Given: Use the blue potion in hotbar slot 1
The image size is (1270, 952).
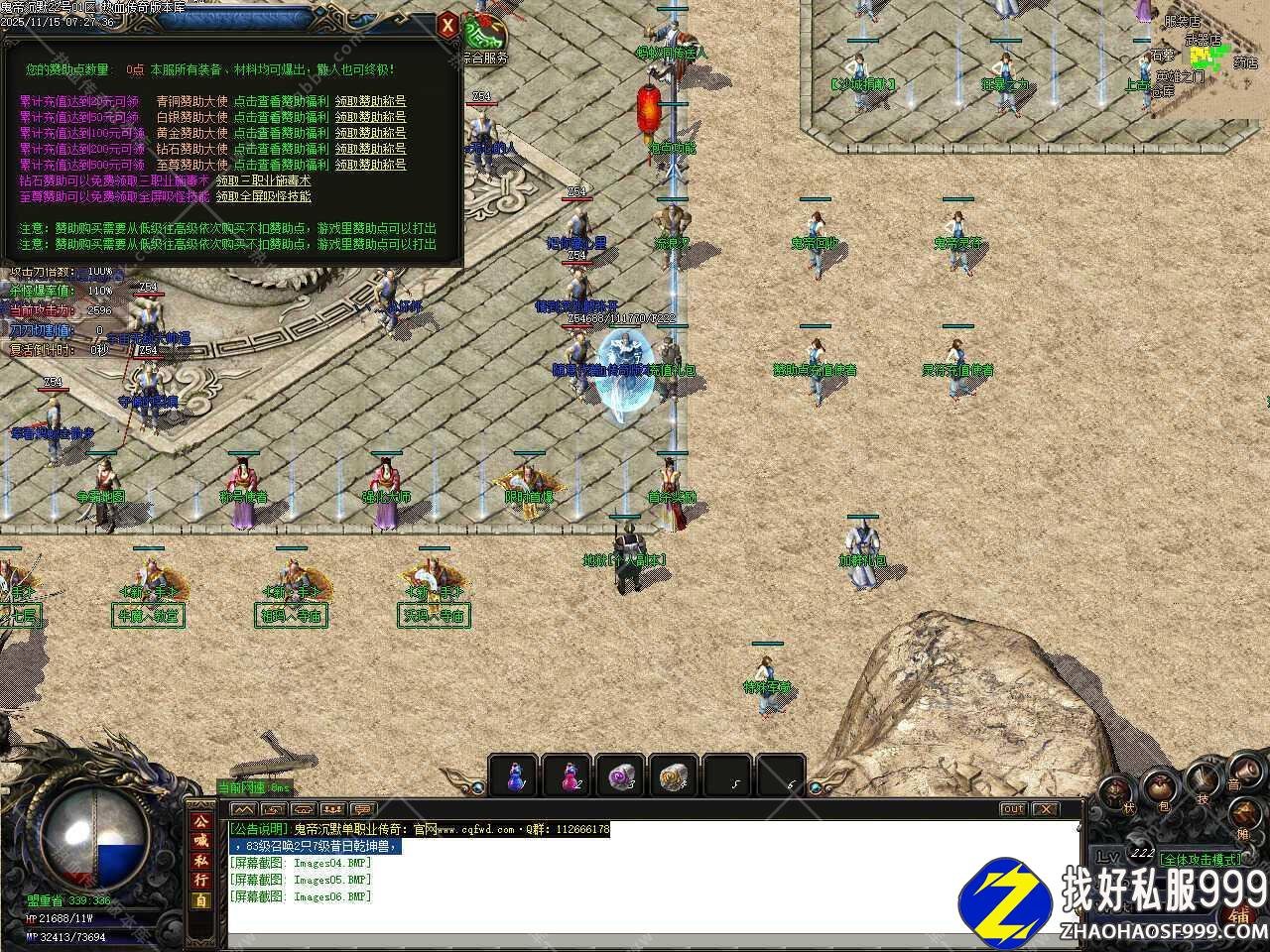Looking at the screenshot, I should 514,775.
